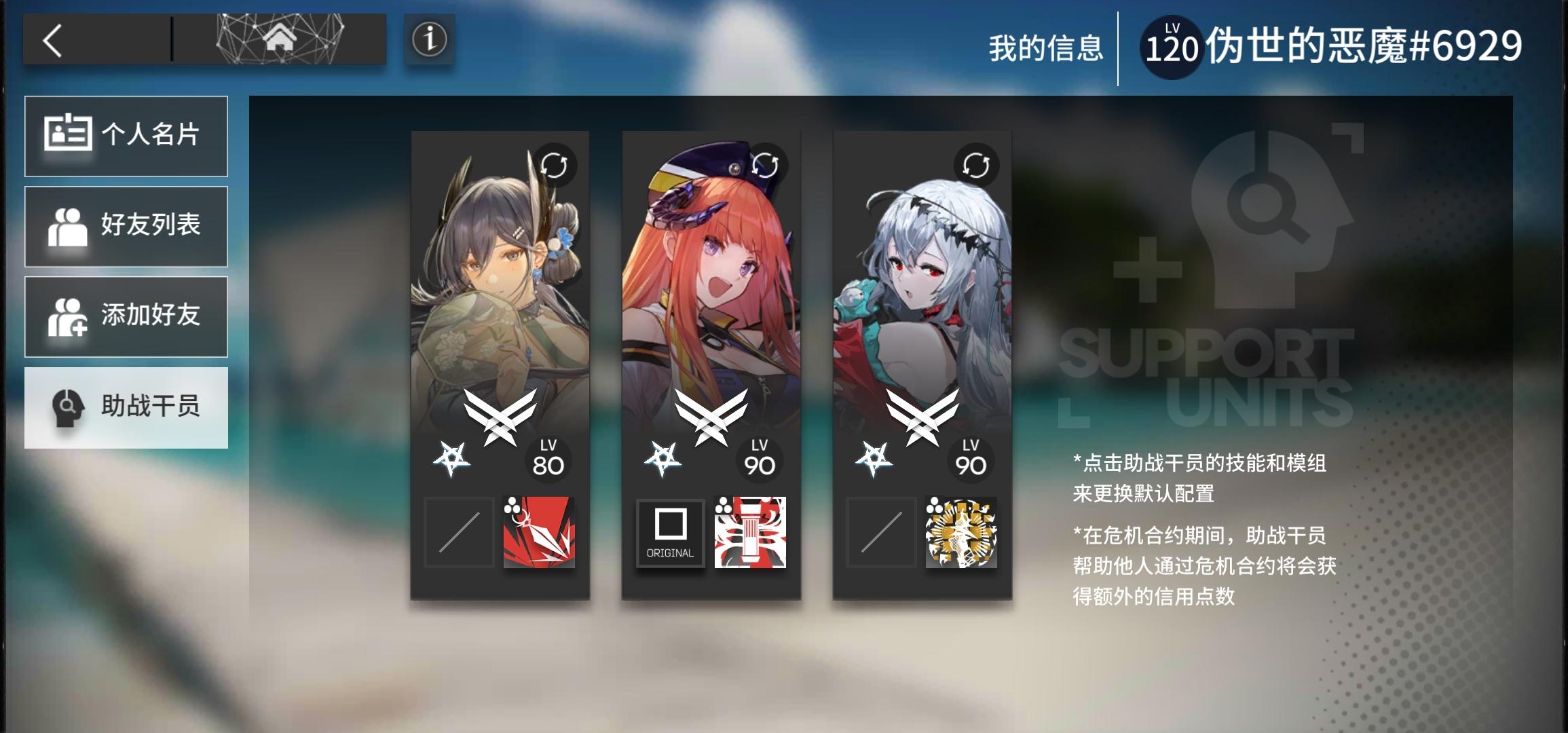The width and height of the screenshot is (1568, 733).
Task: Select the 助战干员 sidebar entry
Action: tap(126, 407)
